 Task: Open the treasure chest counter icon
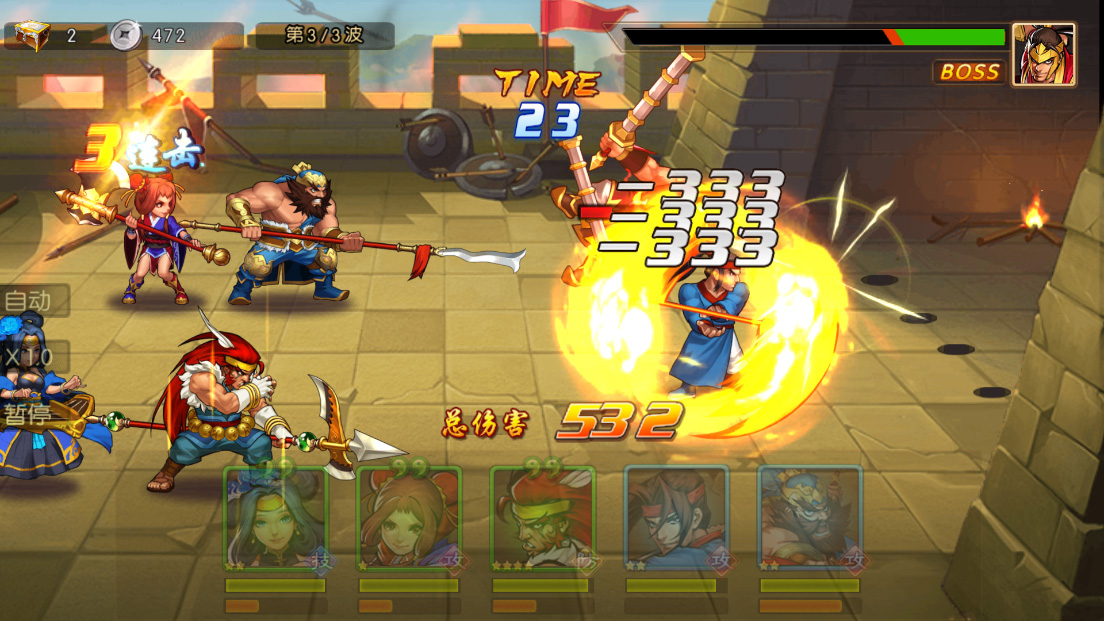(27, 35)
